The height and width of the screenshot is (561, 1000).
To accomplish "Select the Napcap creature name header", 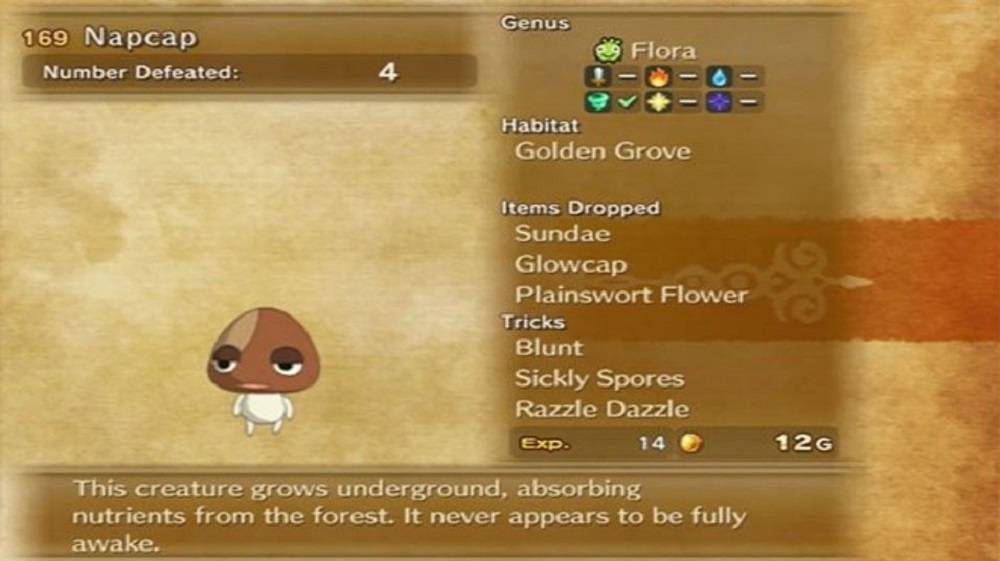I will (141, 38).
